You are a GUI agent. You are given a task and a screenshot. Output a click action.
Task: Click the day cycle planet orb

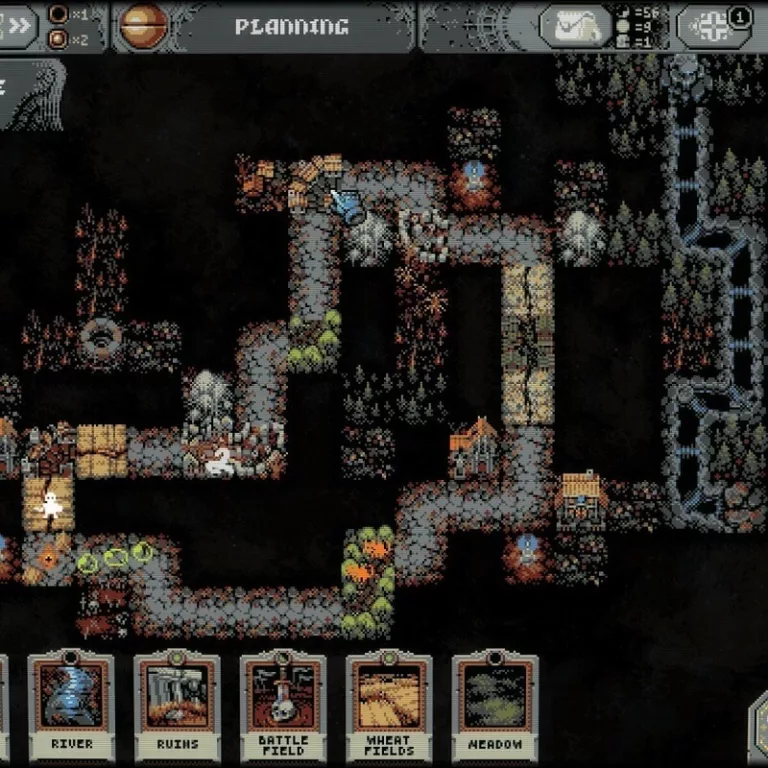coord(140,26)
